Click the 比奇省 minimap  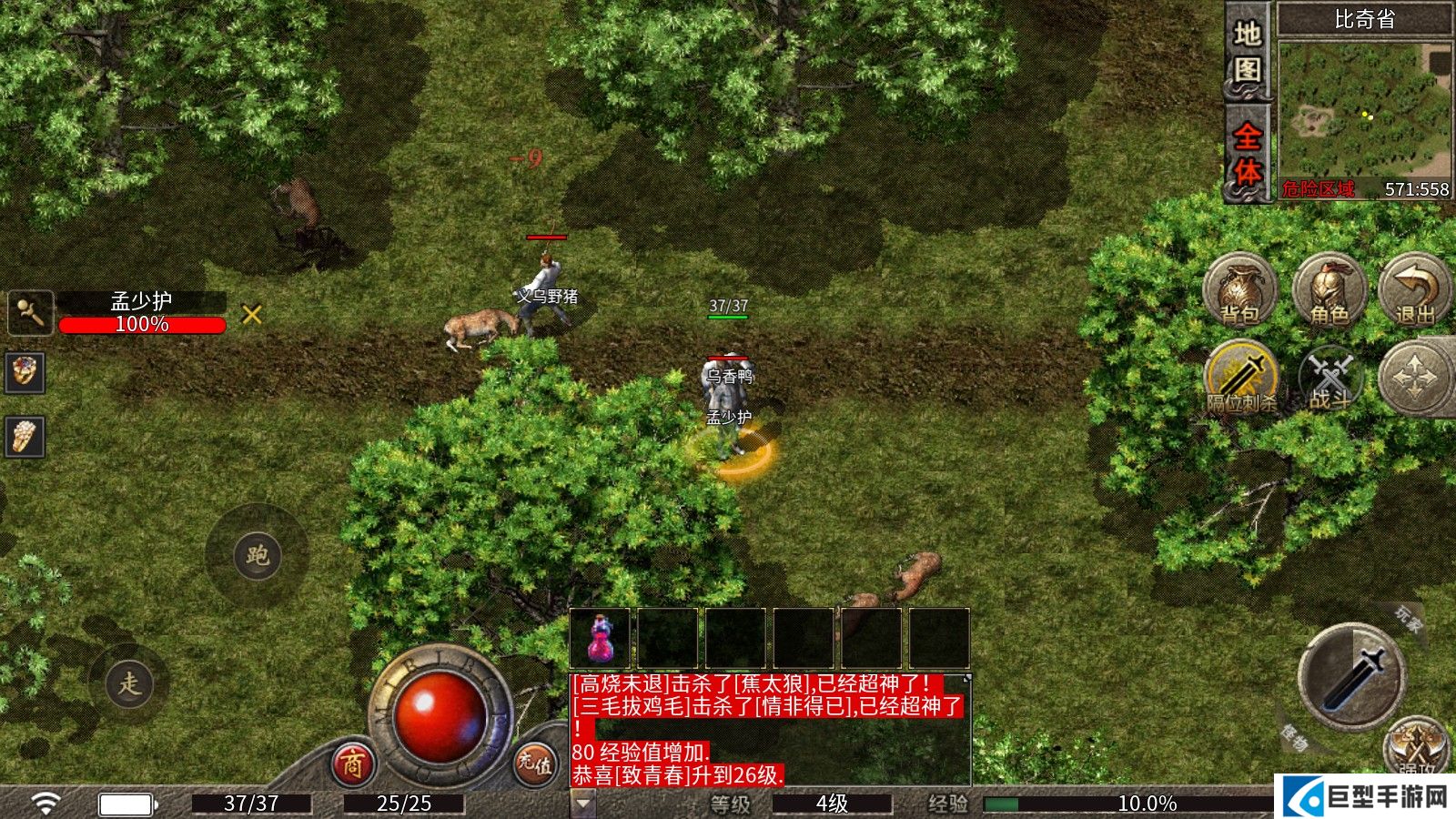(1364, 107)
